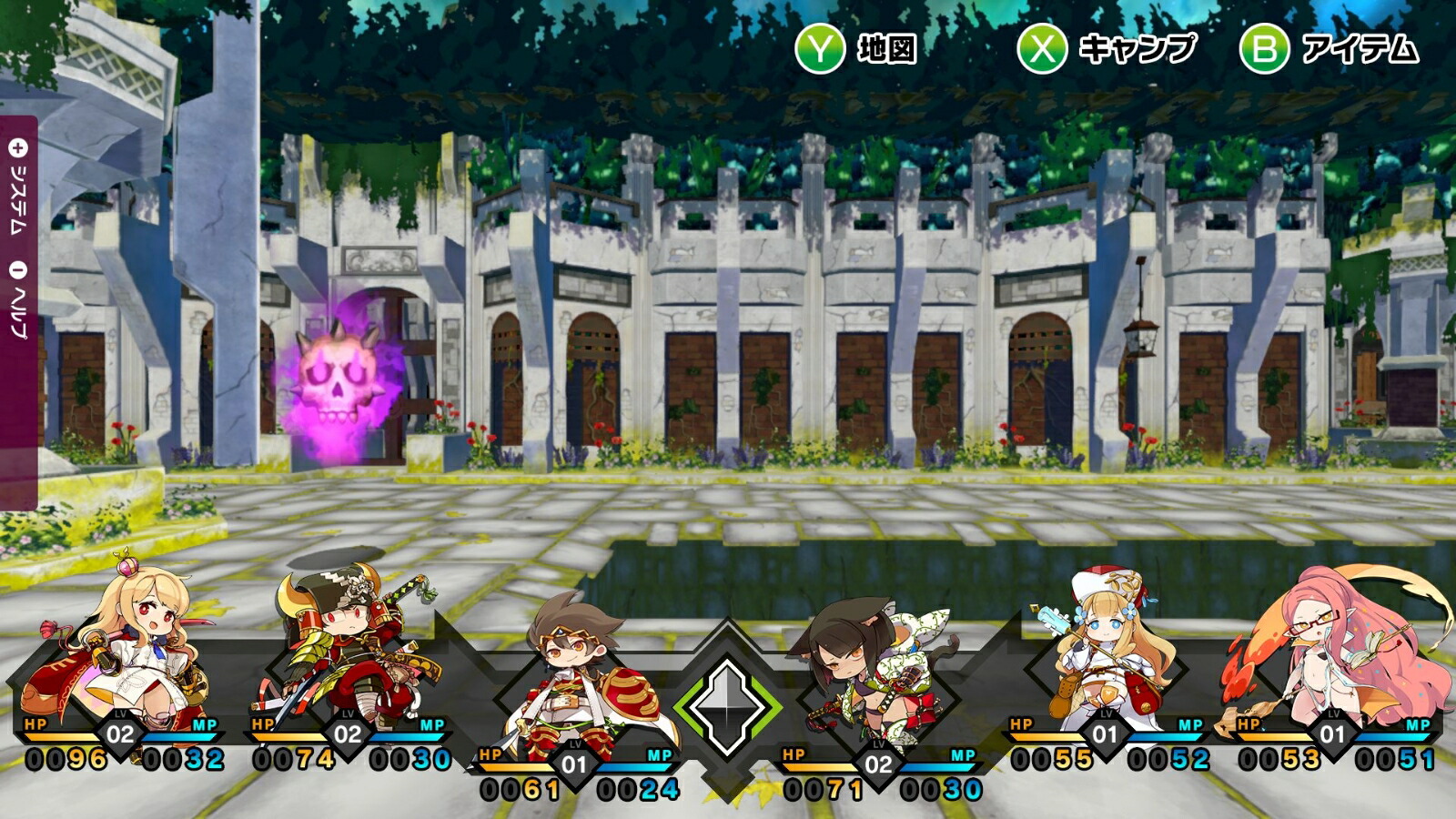Open the システム system menu
Viewport: 1456px width, 819px height.
19,187
